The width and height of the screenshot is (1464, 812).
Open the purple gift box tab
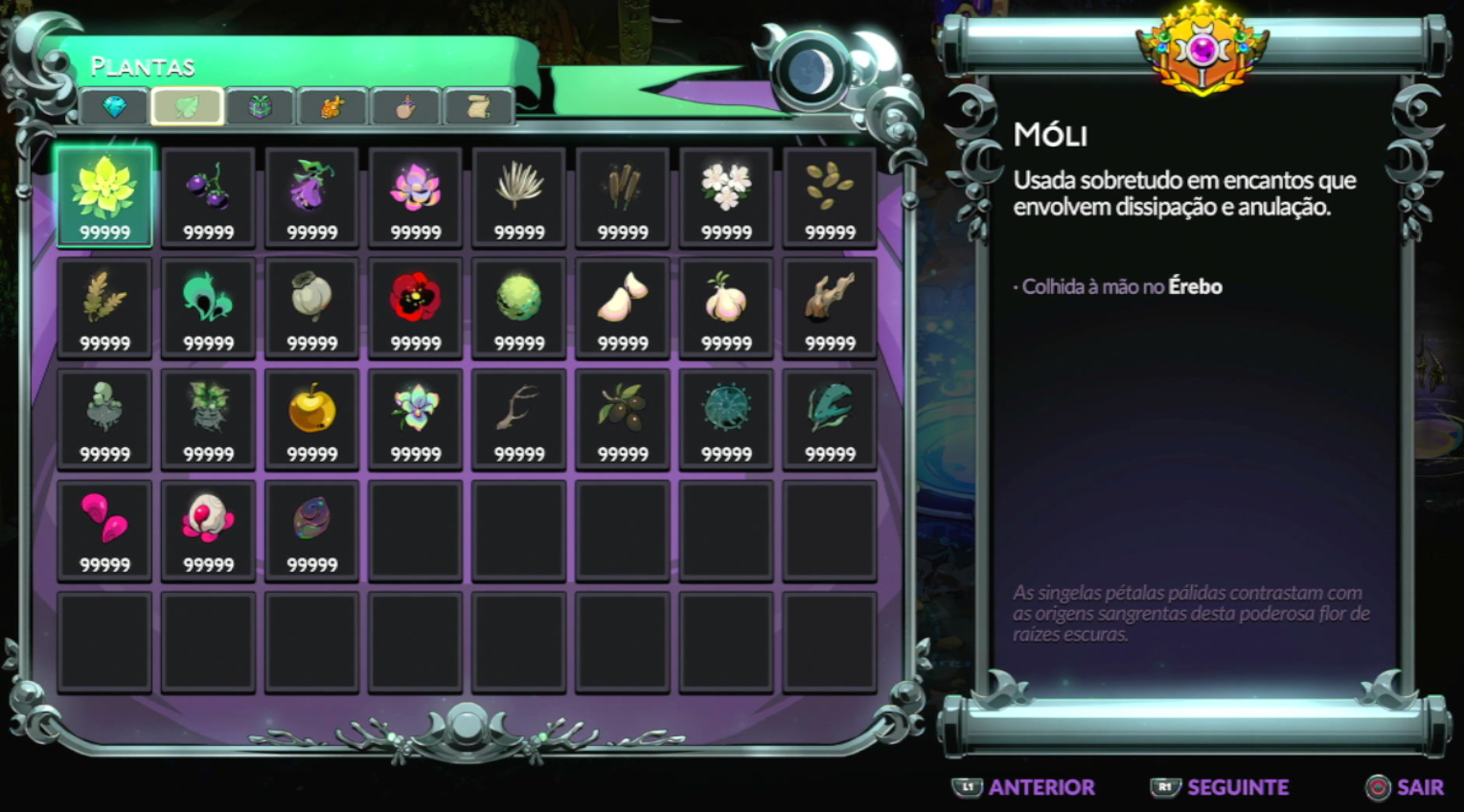point(260,106)
